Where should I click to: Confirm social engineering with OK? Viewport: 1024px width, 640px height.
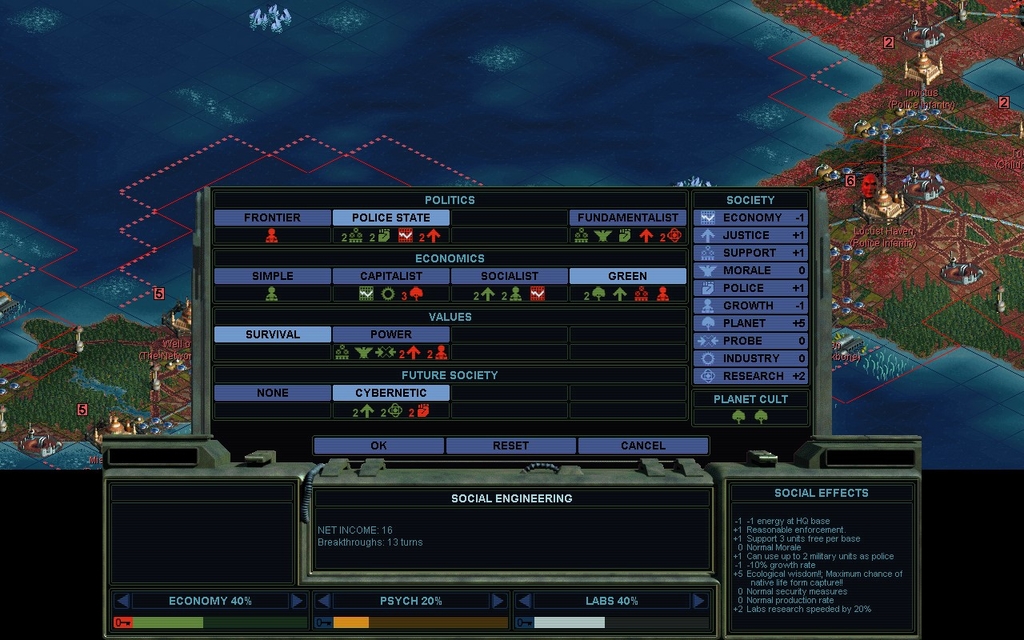click(378, 446)
